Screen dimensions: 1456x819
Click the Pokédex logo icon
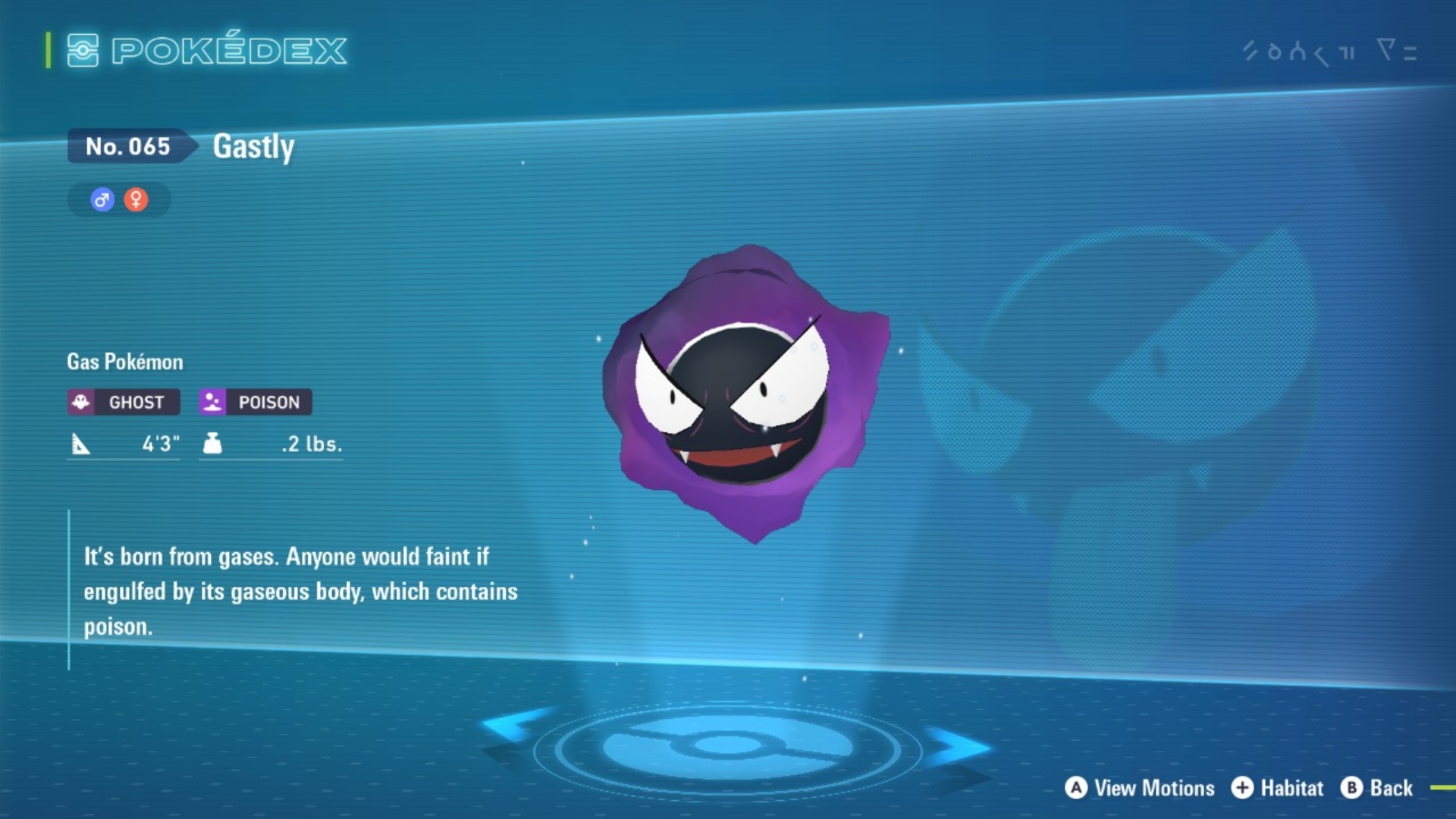[83, 50]
